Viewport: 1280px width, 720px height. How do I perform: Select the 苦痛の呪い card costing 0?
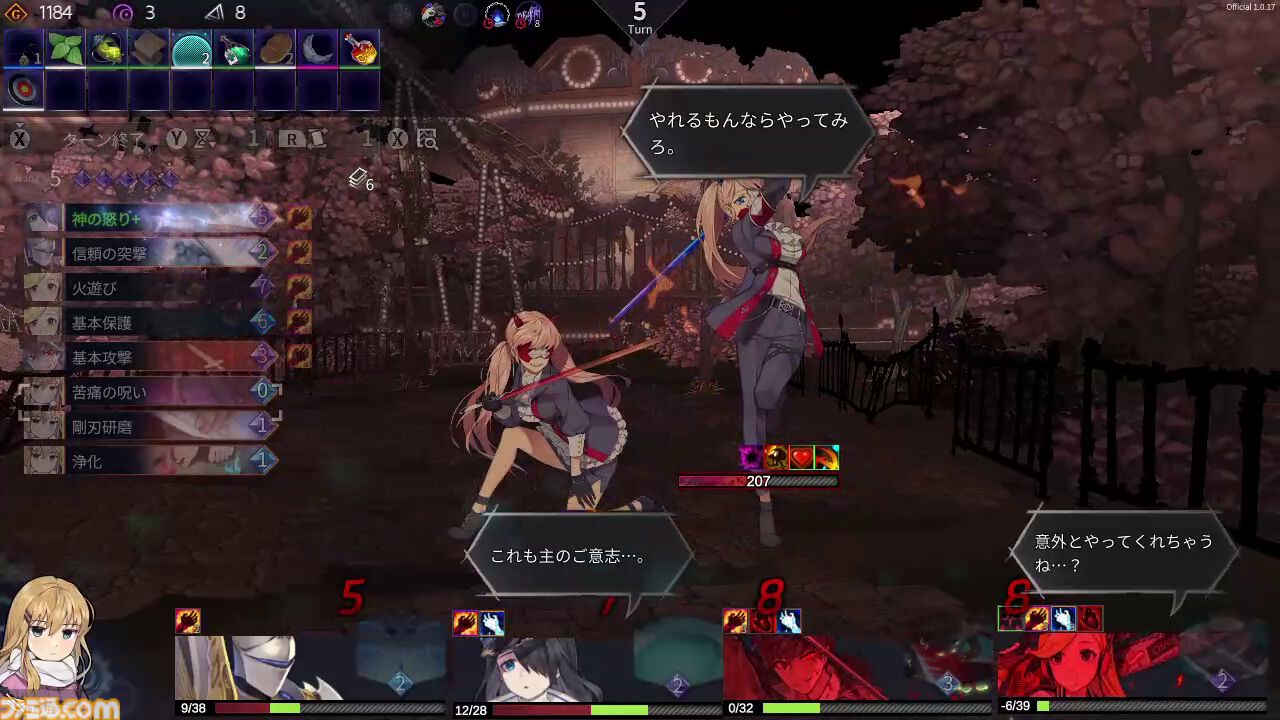point(150,392)
